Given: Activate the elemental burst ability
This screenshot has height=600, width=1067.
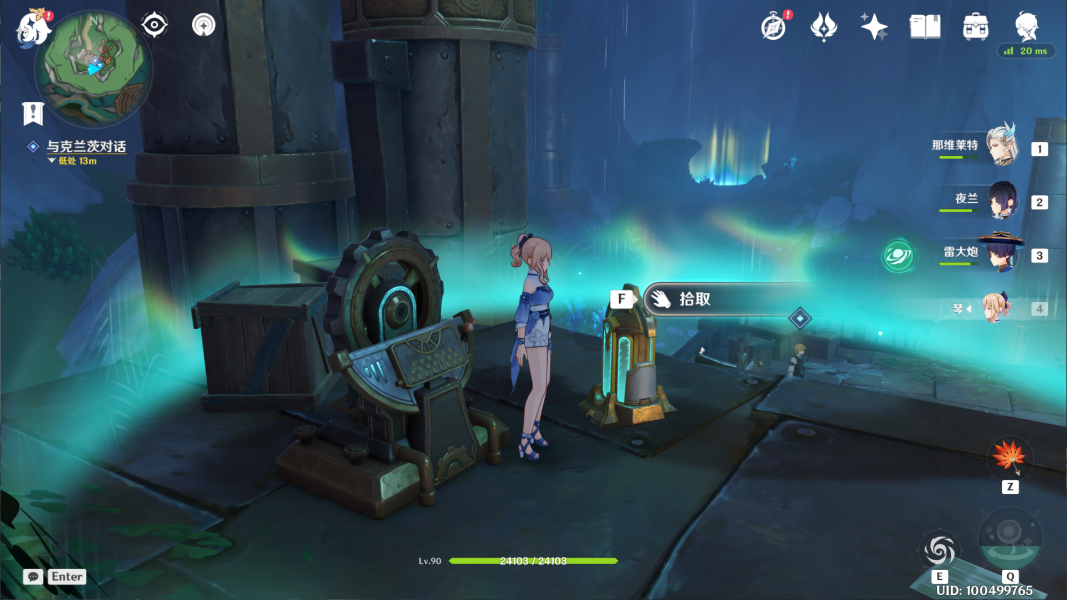Looking at the screenshot, I should 1009,542.
